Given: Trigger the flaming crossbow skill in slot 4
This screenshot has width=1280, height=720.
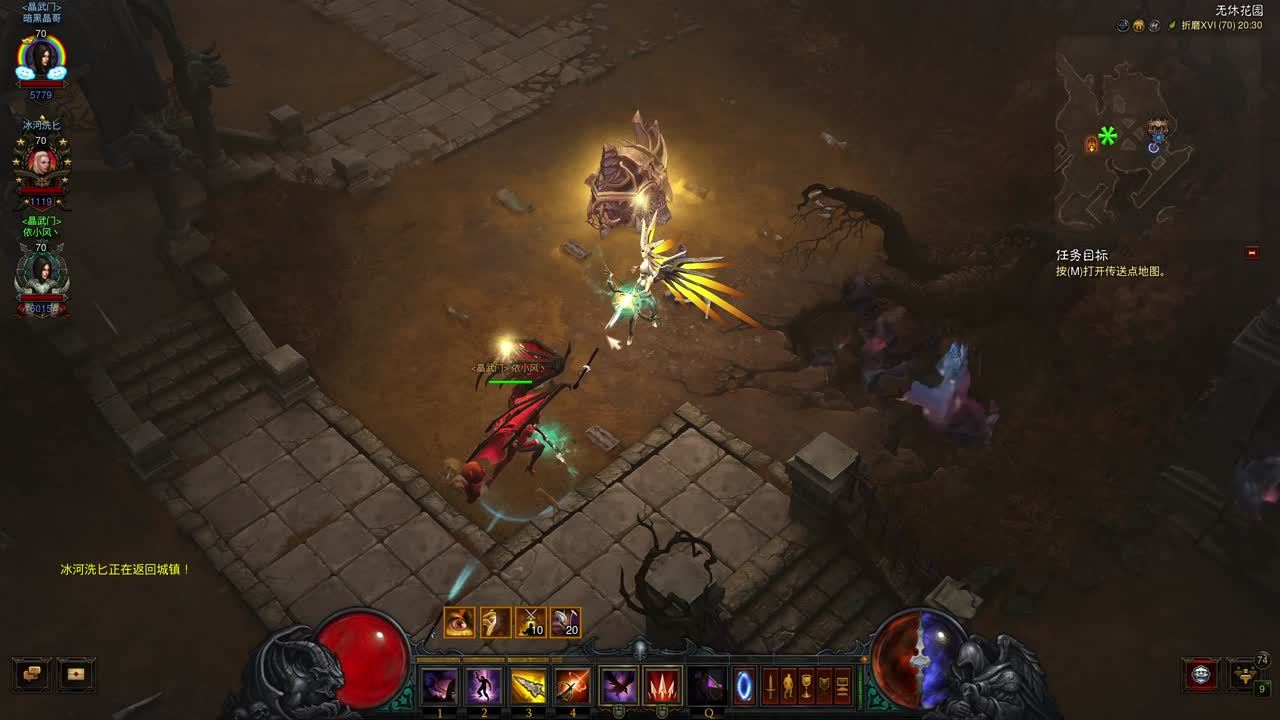Looking at the screenshot, I should click(x=572, y=686).
